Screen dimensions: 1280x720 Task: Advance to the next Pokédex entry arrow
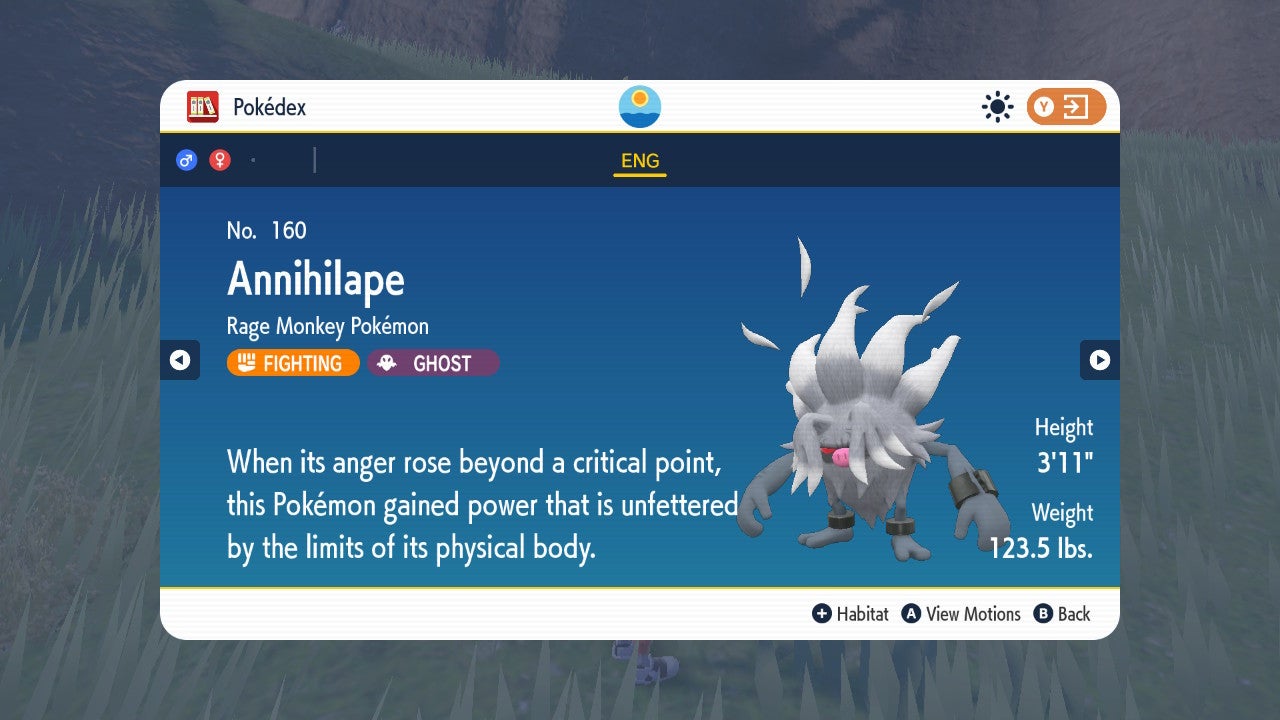tap(1099, 360)
